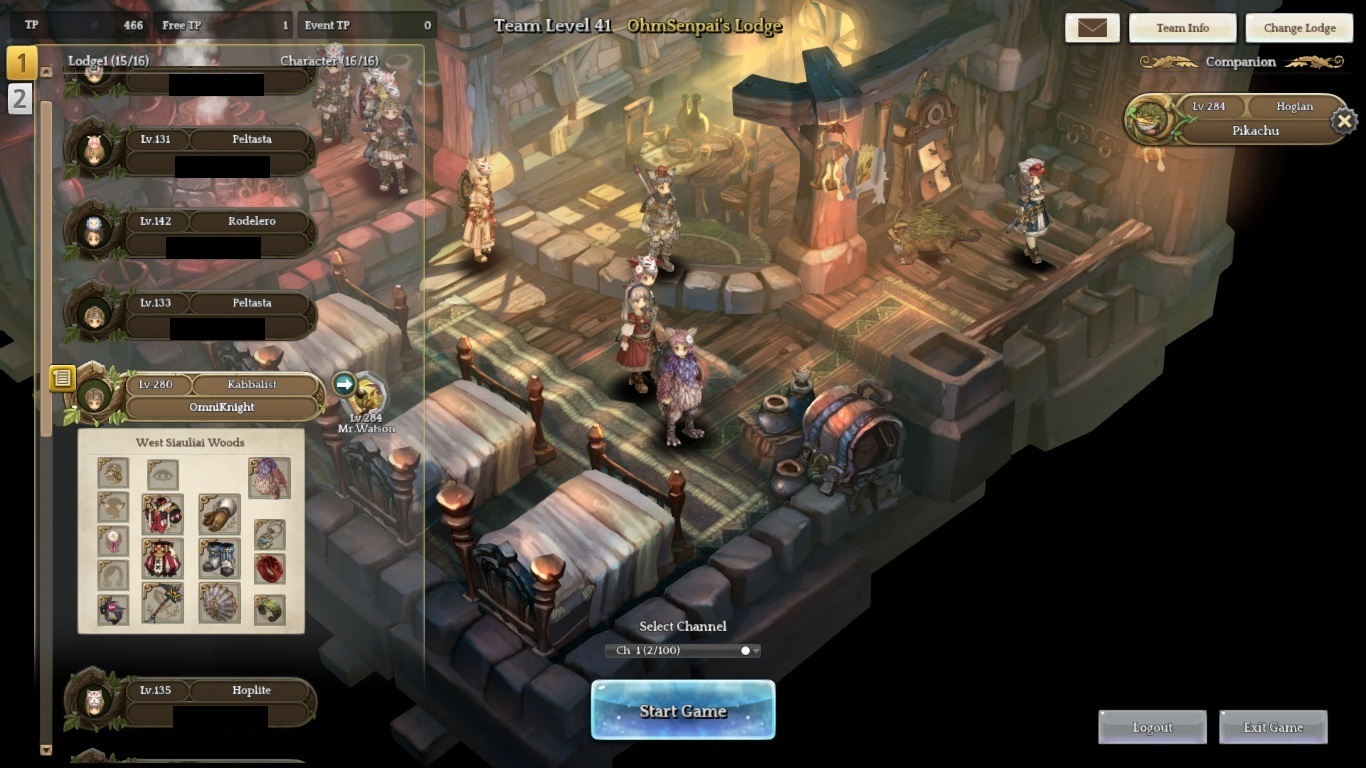Image resolution: width=1366 pixels, height=768 pixels.
Task: Select the Lv.142 Rodelero character
Action: (x=218, y=232)
